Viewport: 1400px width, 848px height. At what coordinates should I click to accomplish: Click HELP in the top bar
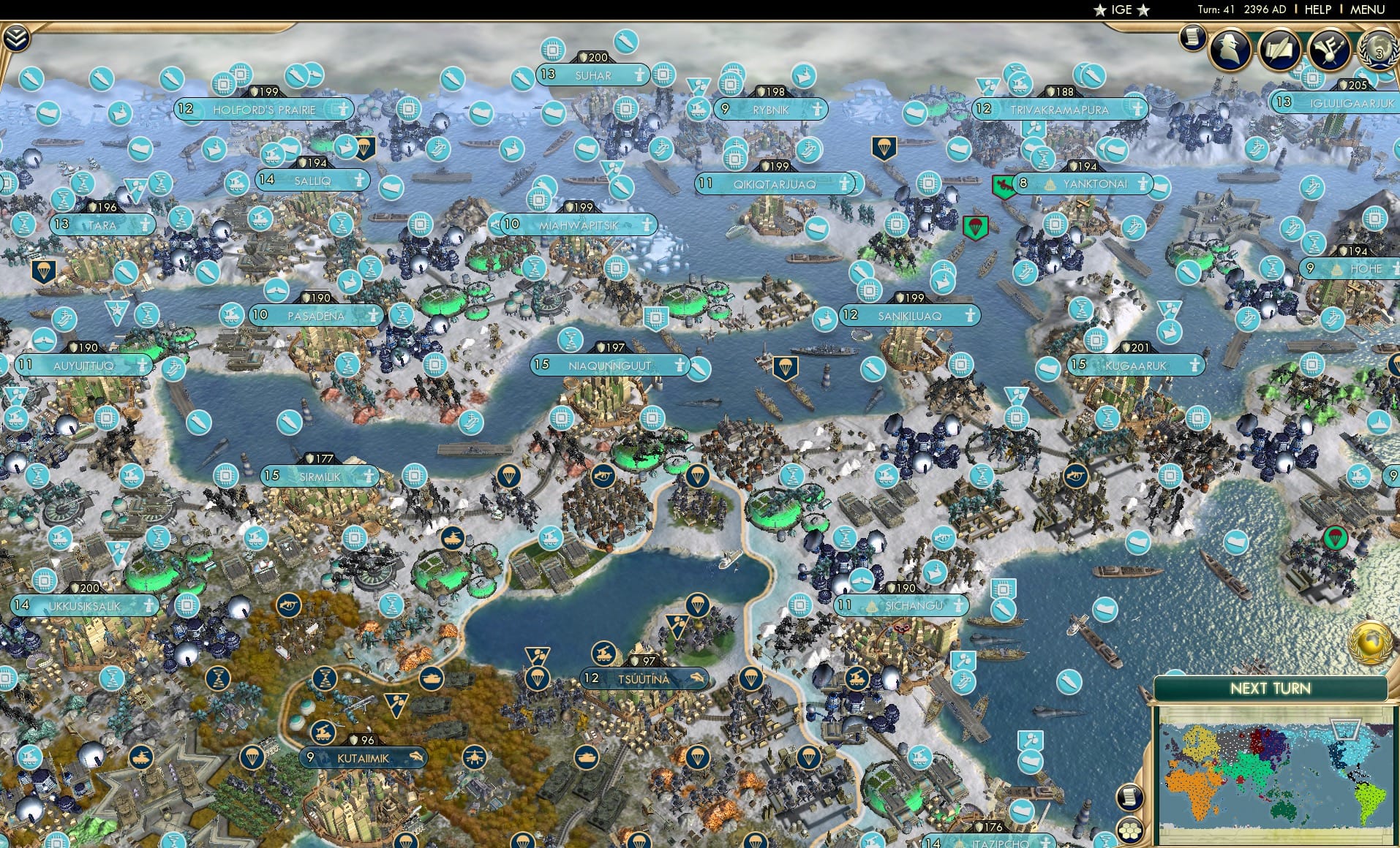click(1317, 10)
